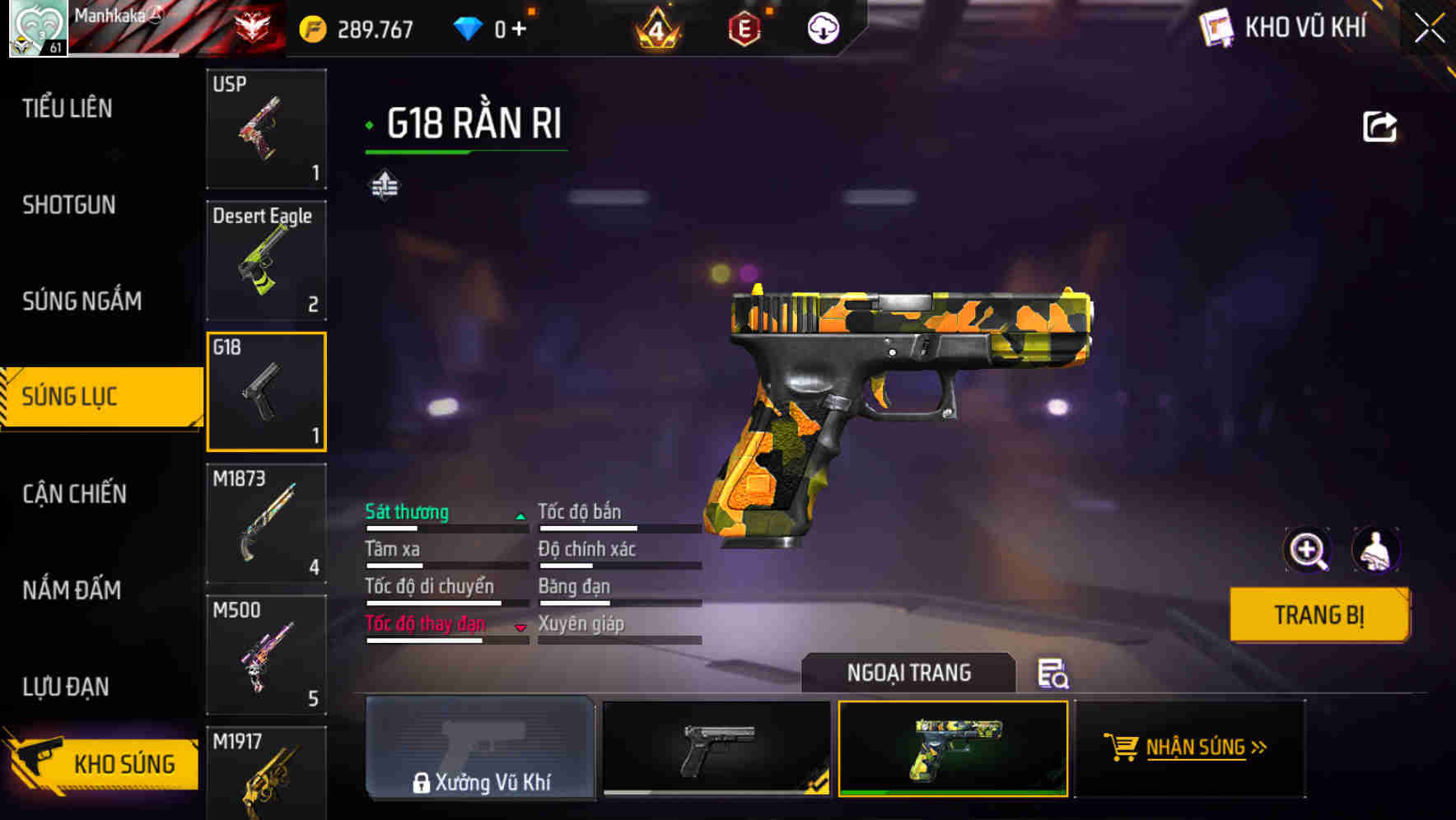Zoom the weapon with the magnifier icon
The width and height of the screenshot is (1456, 820).
(1308, 550)
